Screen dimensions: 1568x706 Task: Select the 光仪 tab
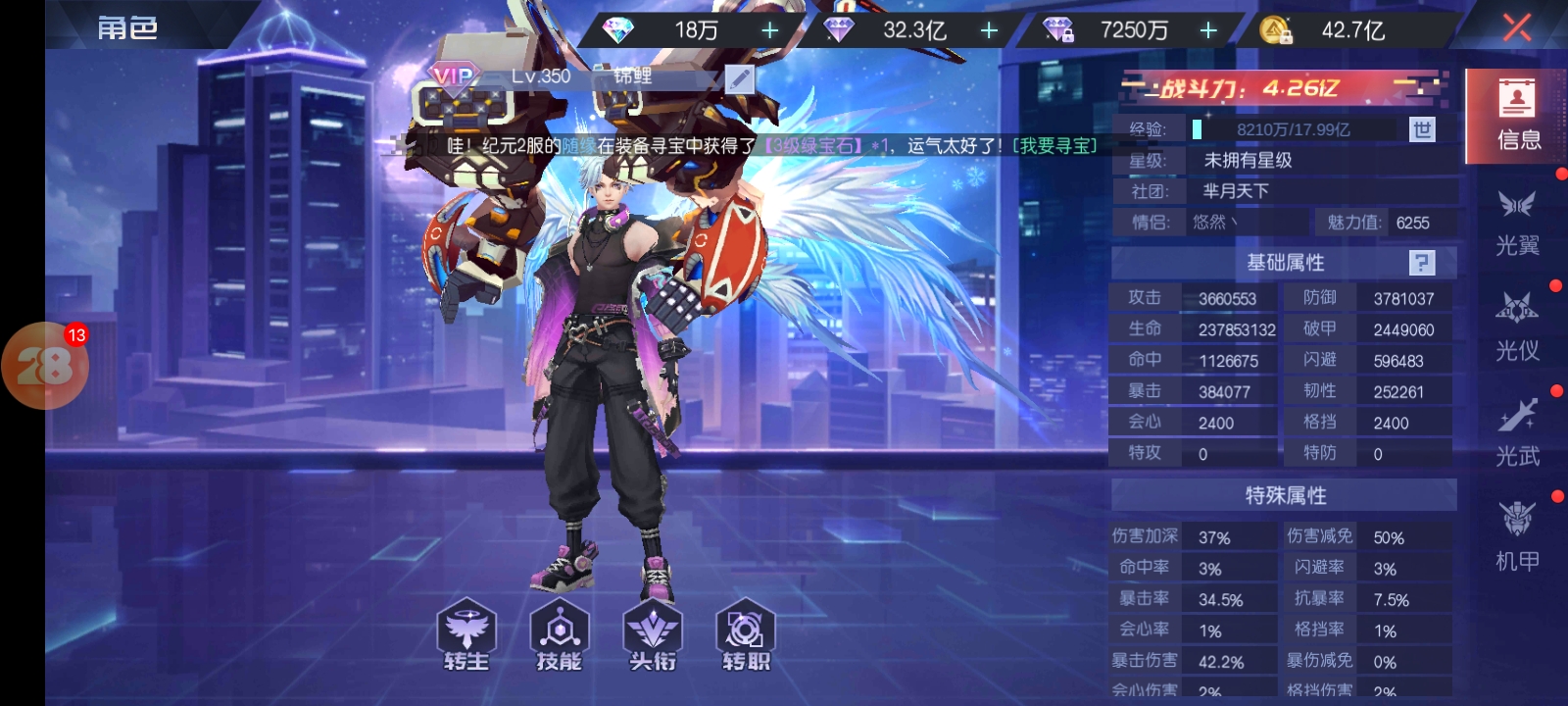pyautogui.click(x=1517, y=327)
